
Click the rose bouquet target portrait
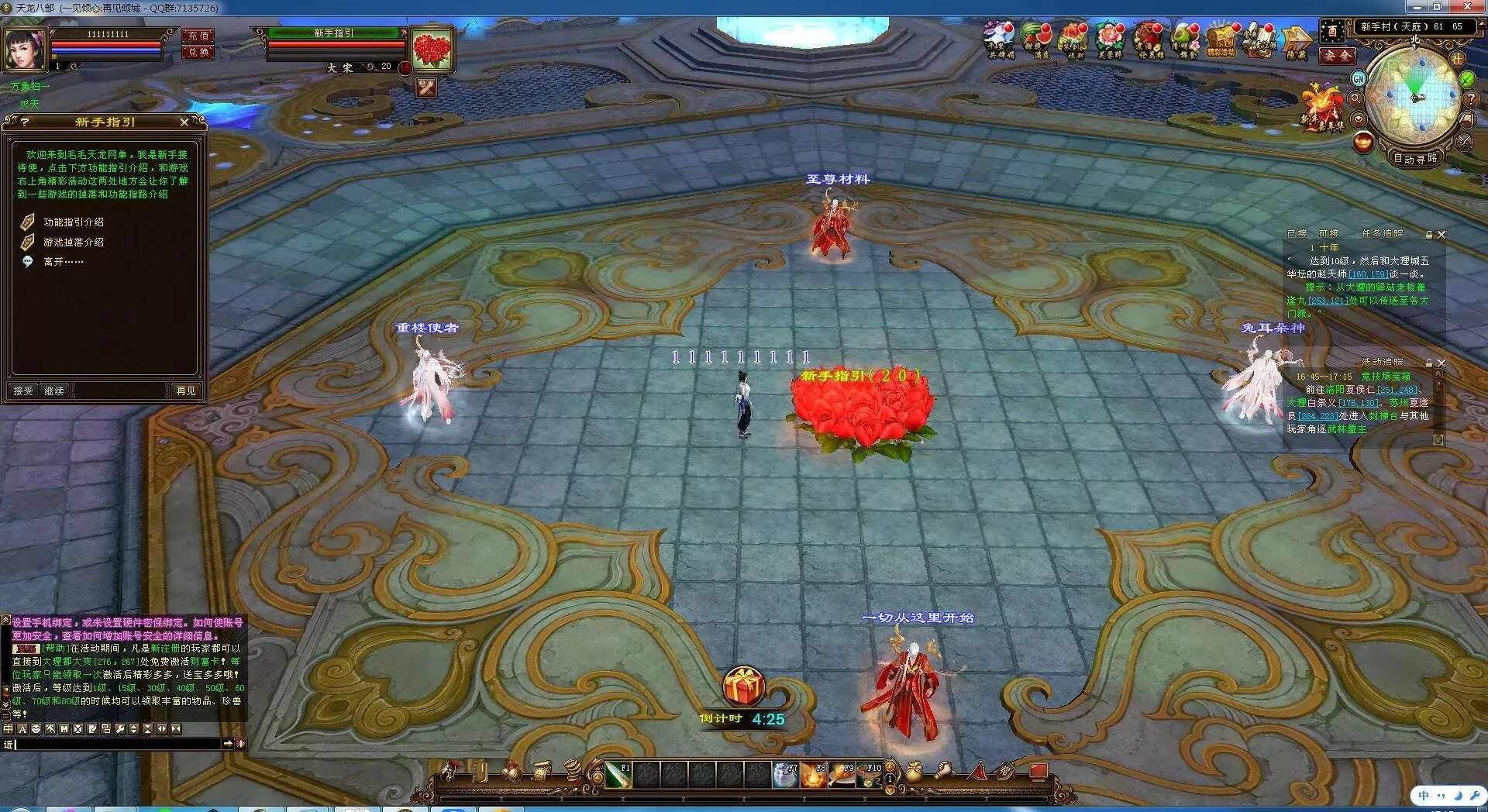[432, 50]
